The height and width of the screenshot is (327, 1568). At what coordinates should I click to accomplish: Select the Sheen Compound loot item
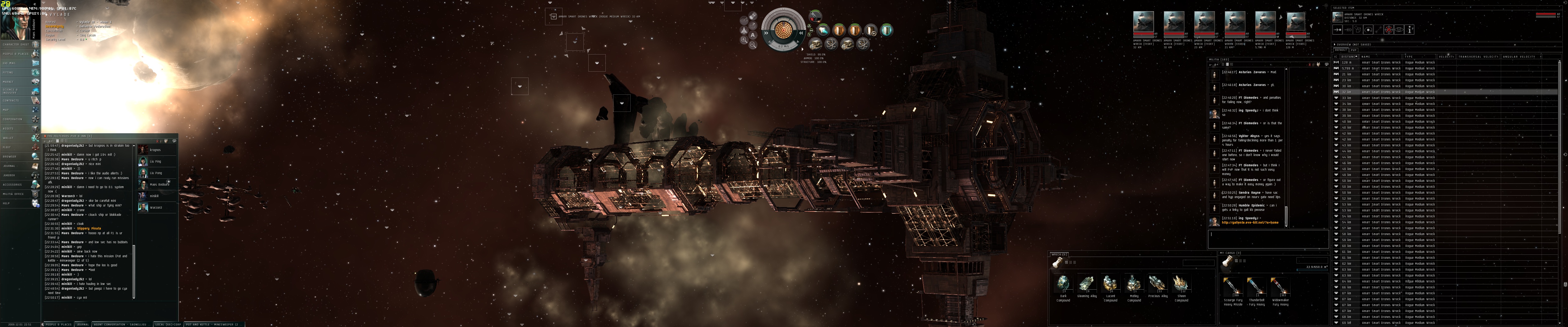1181,284
